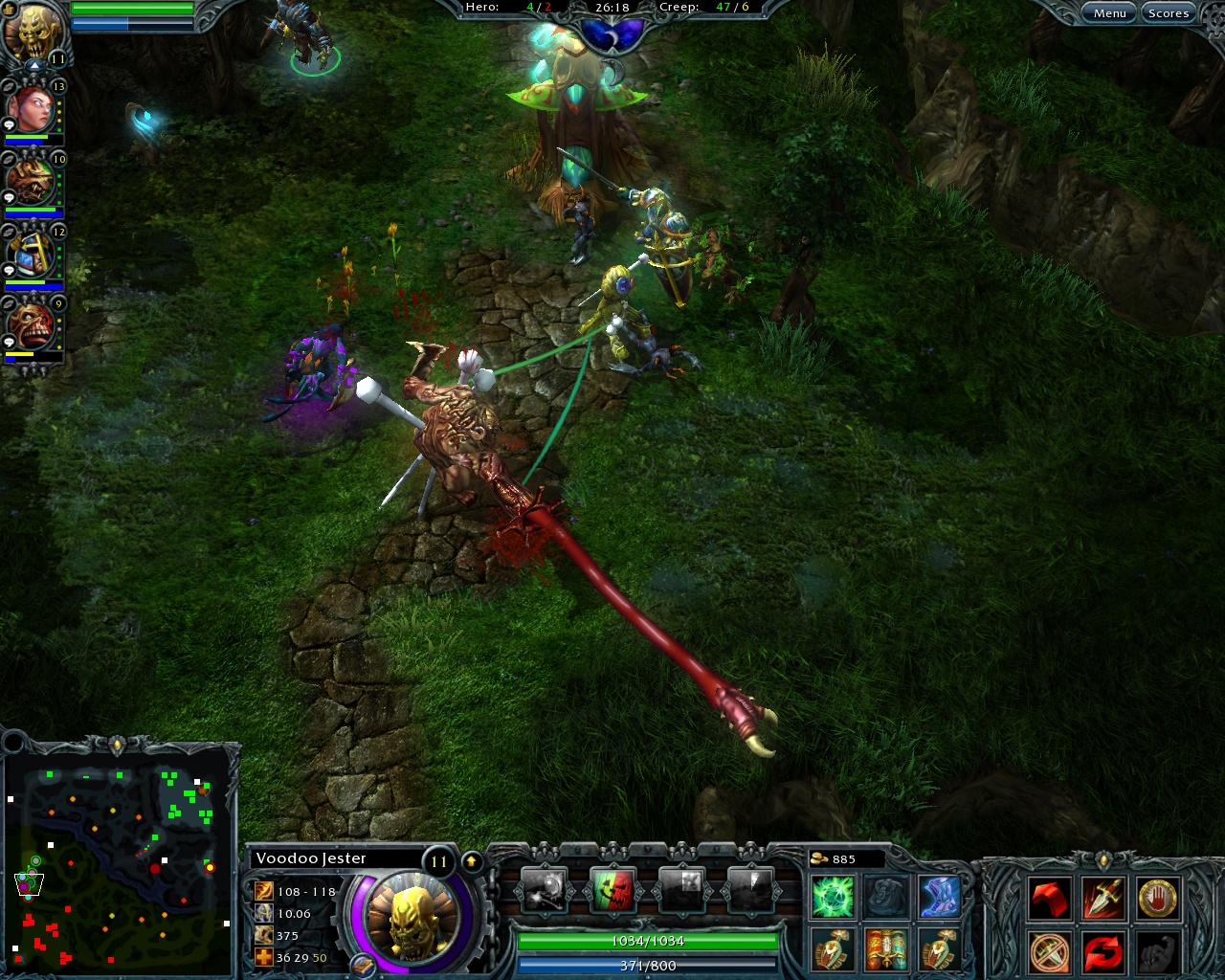Click the empty backpack item slot
Viewport: 1225px width, 980px height.
pyautogui.click(x=886, y=898)
